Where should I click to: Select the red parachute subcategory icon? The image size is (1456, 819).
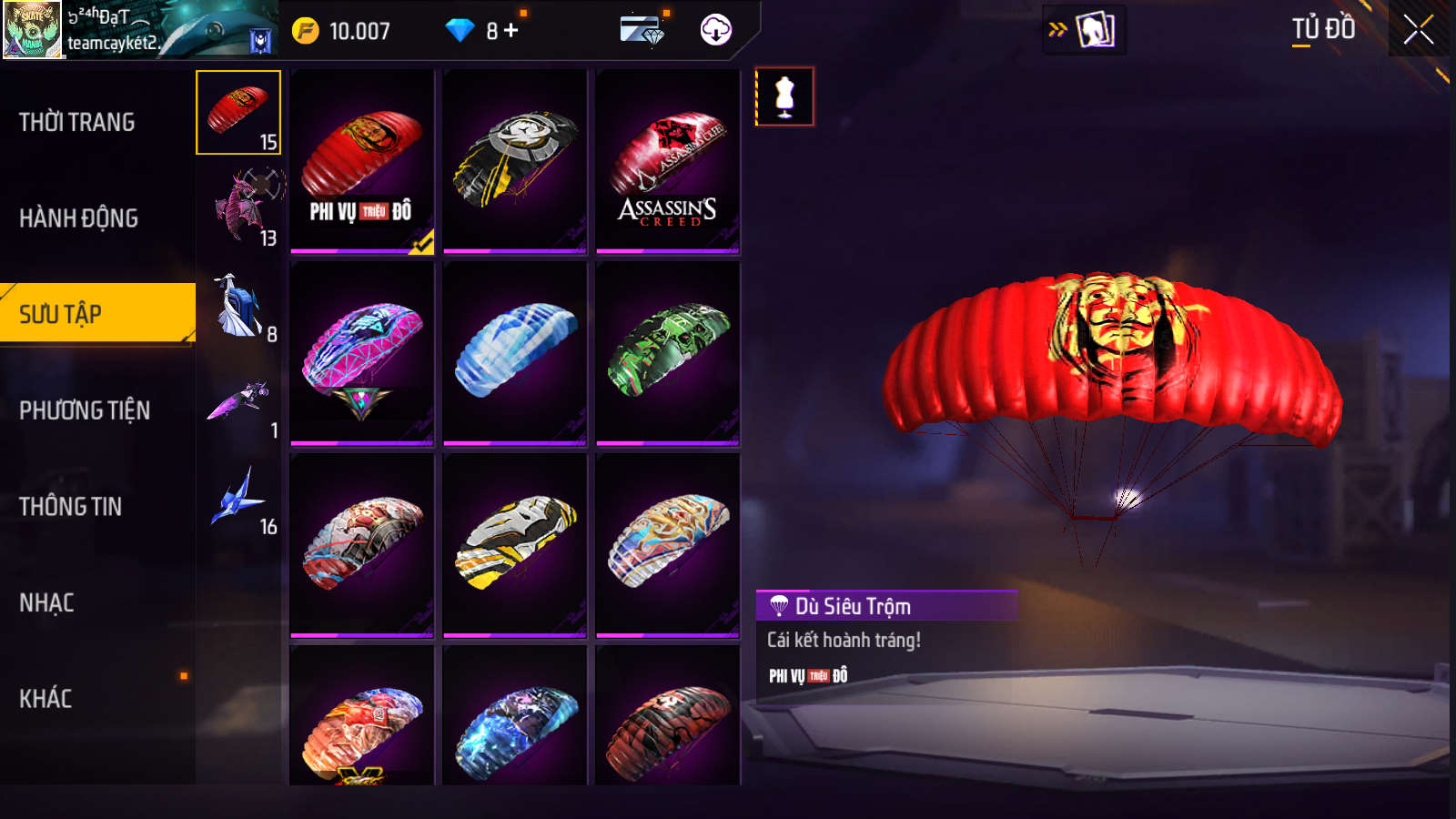coord(238,112)
